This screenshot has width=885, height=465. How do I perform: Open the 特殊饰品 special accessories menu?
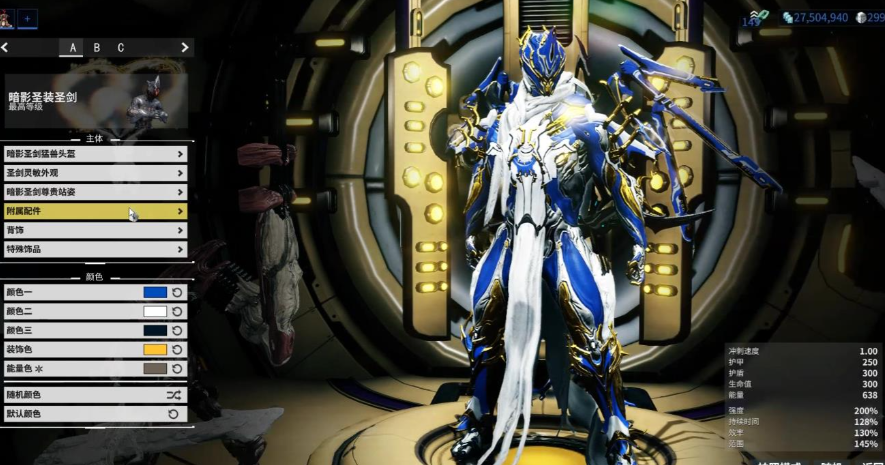point(95,249)
